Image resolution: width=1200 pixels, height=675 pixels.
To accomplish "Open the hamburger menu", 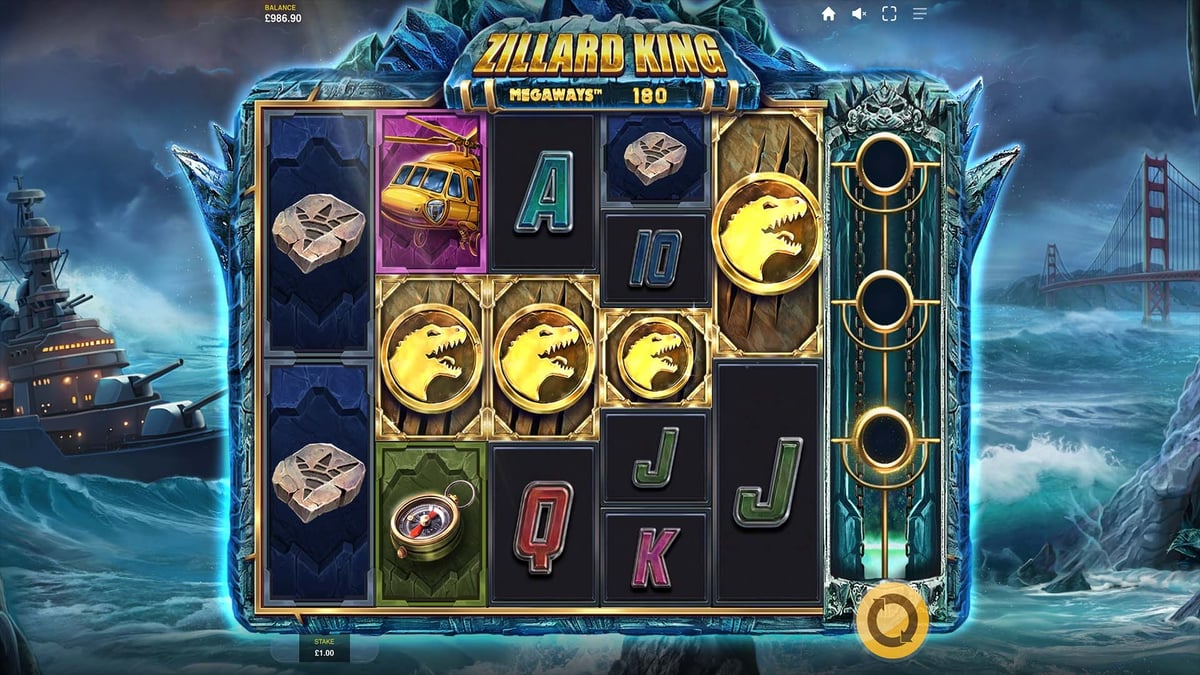I will [x=919, y=14].
